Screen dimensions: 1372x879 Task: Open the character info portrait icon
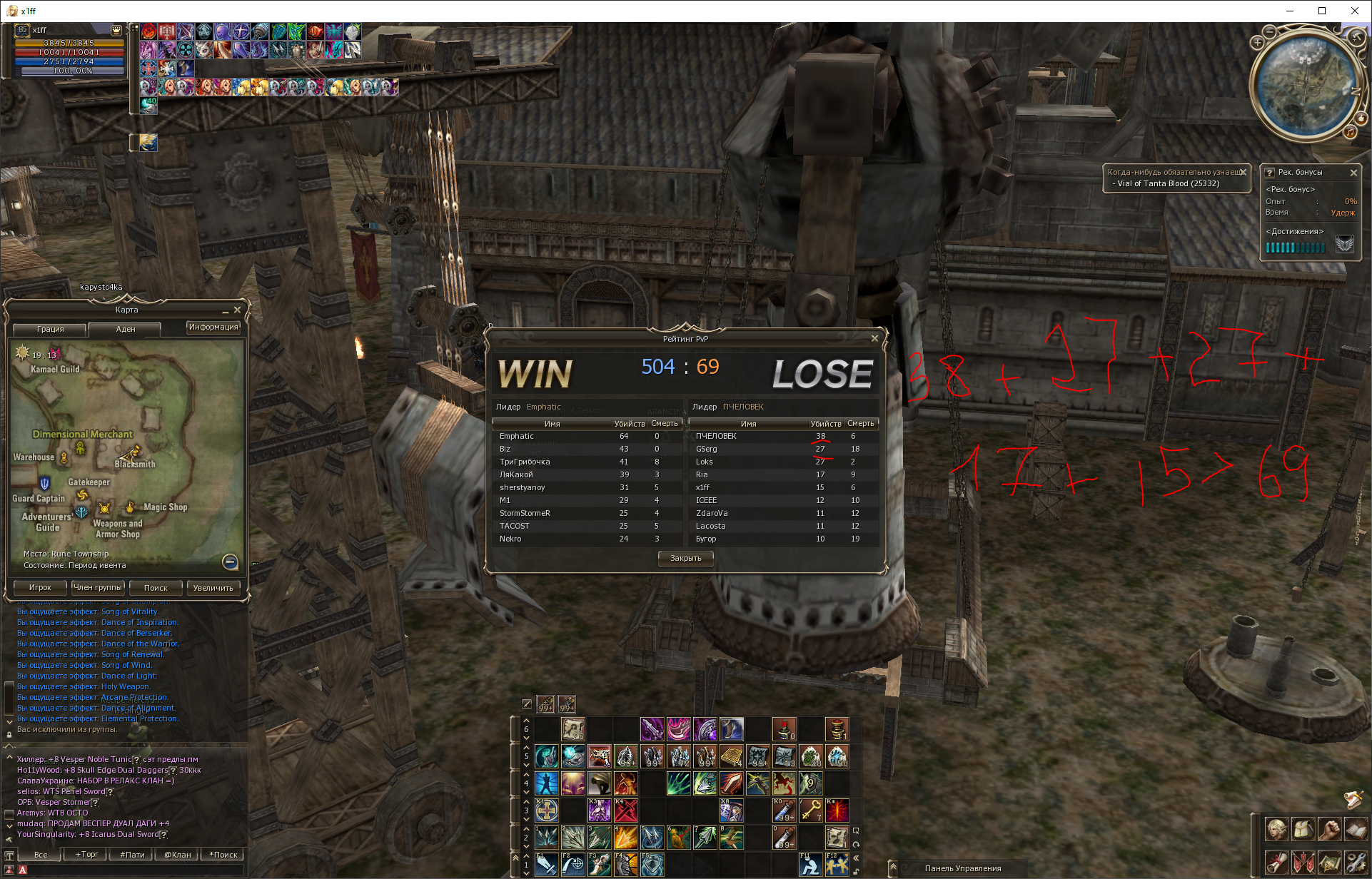click(x=1277, y=830)
